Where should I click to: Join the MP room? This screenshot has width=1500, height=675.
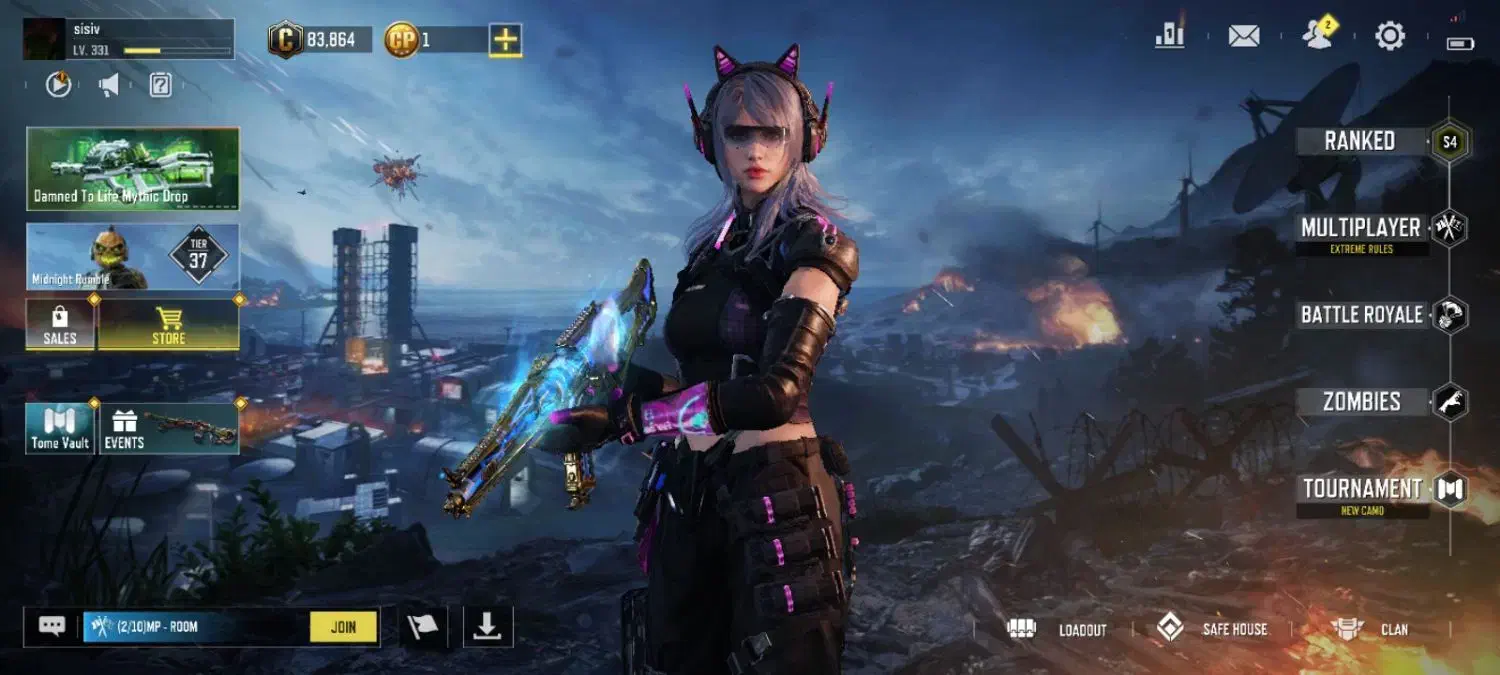(343, 627)
